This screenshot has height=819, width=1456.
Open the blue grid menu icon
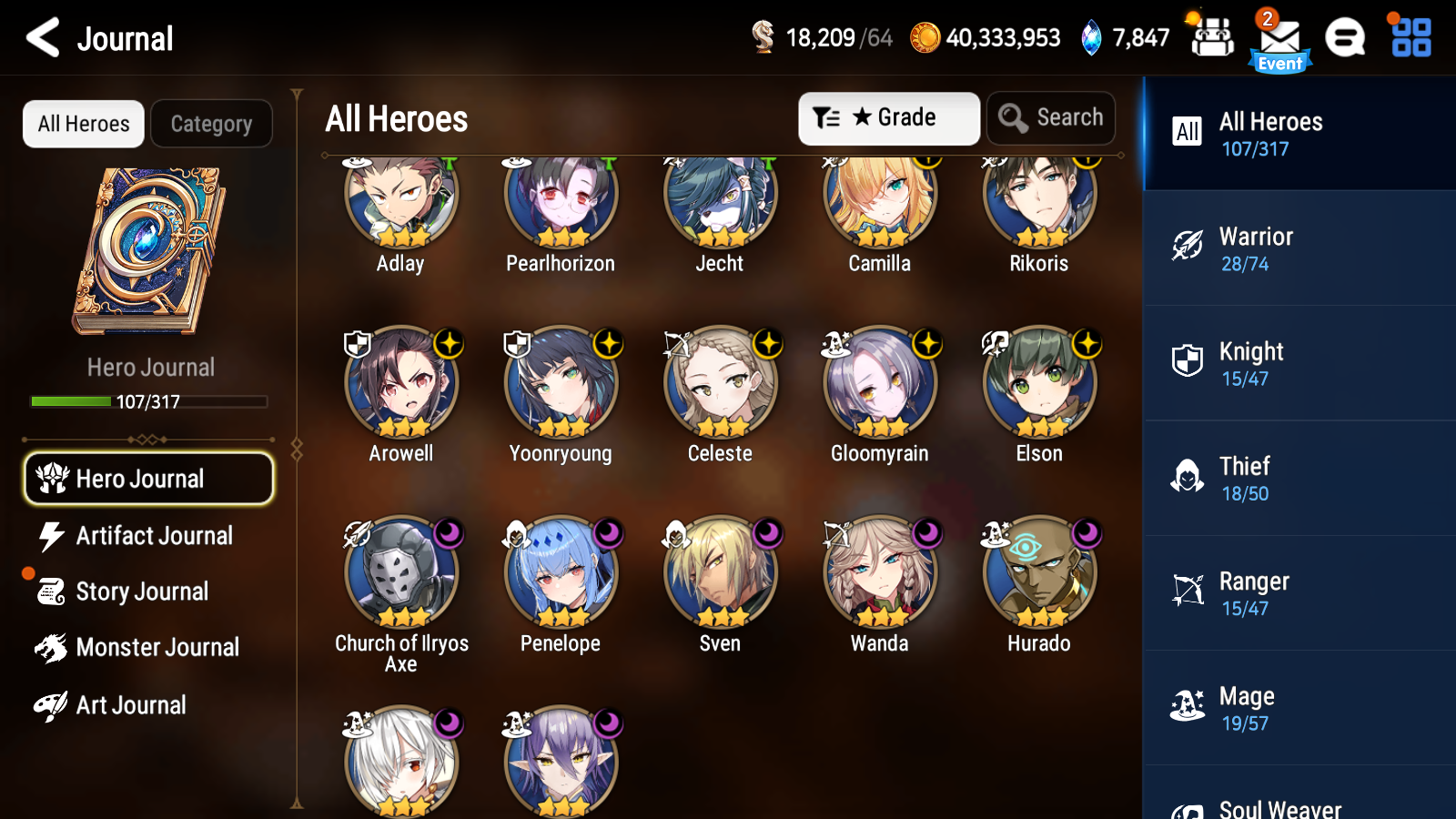point(1409,38)
